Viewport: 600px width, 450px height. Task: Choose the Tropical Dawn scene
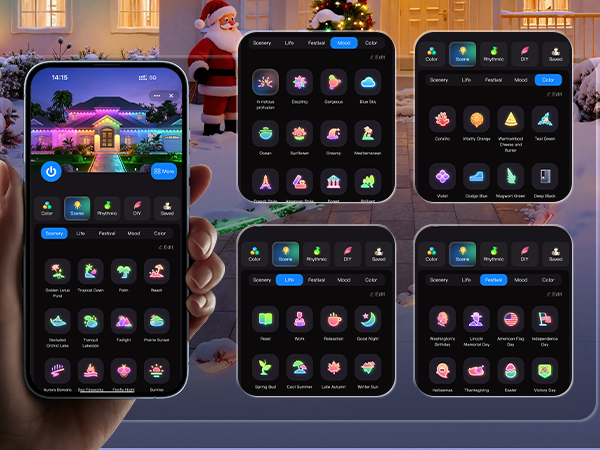91,271
